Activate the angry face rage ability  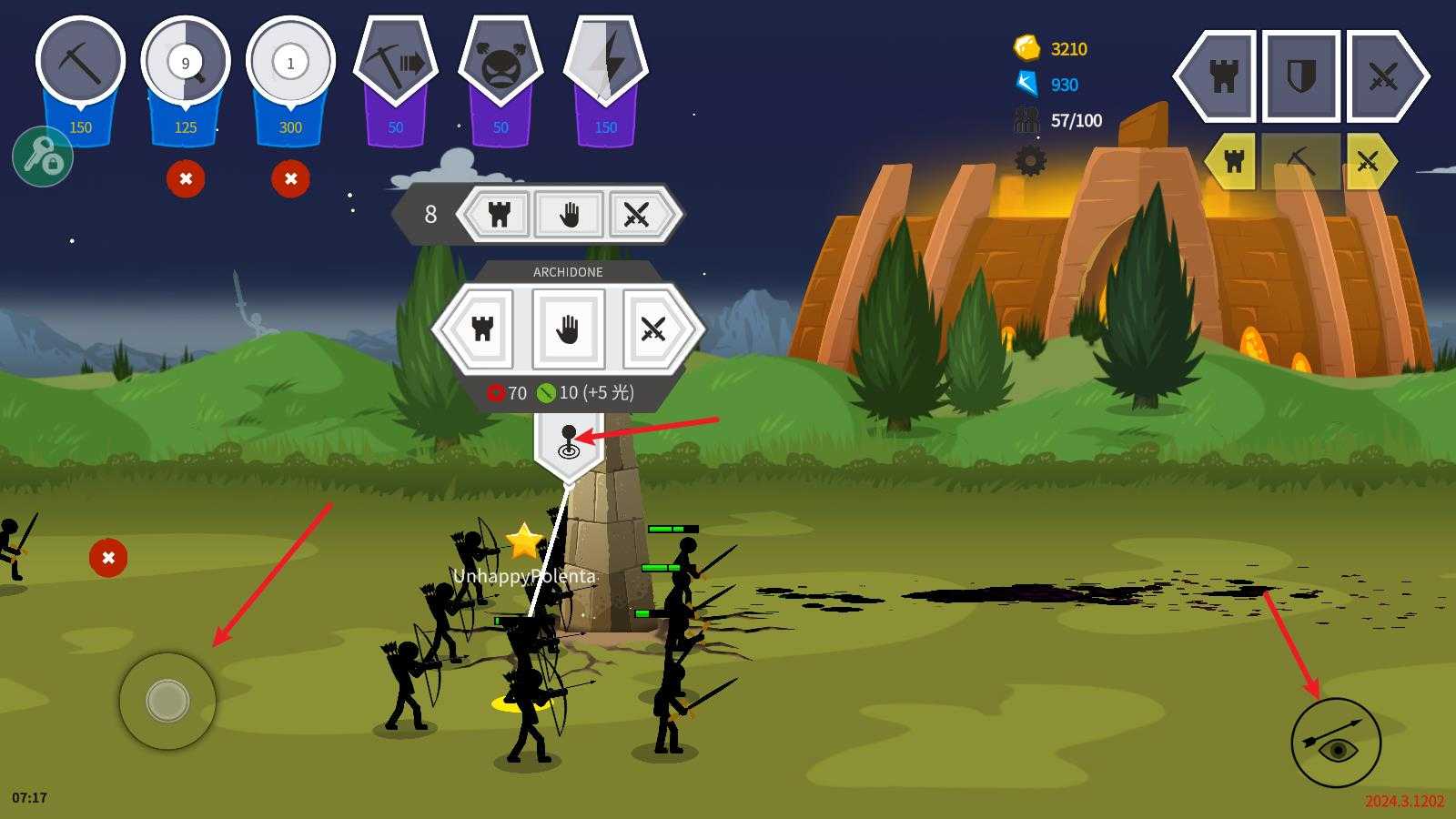click(500, 66)
